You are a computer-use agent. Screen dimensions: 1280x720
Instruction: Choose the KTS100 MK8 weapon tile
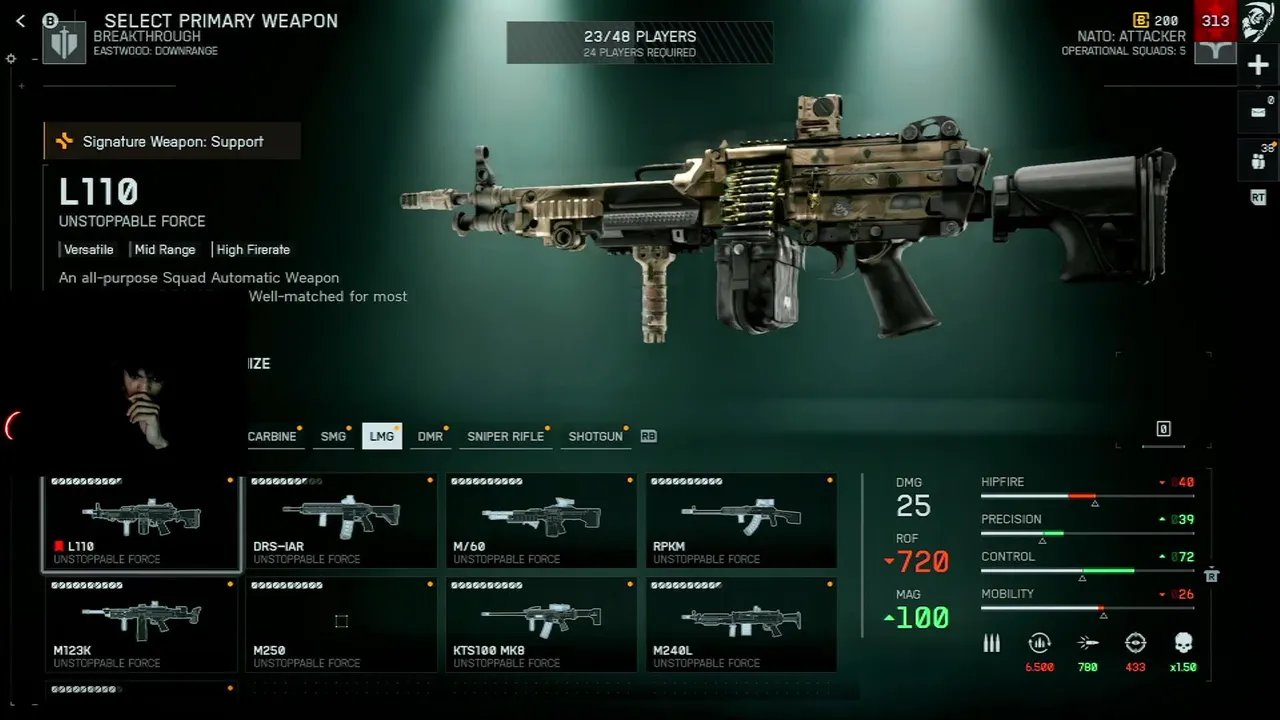coord(541,625)
